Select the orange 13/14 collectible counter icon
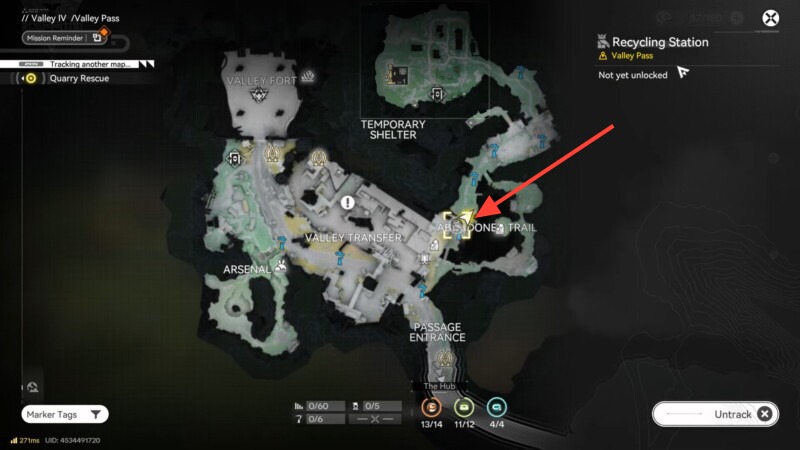 click(x=433, y=407)
